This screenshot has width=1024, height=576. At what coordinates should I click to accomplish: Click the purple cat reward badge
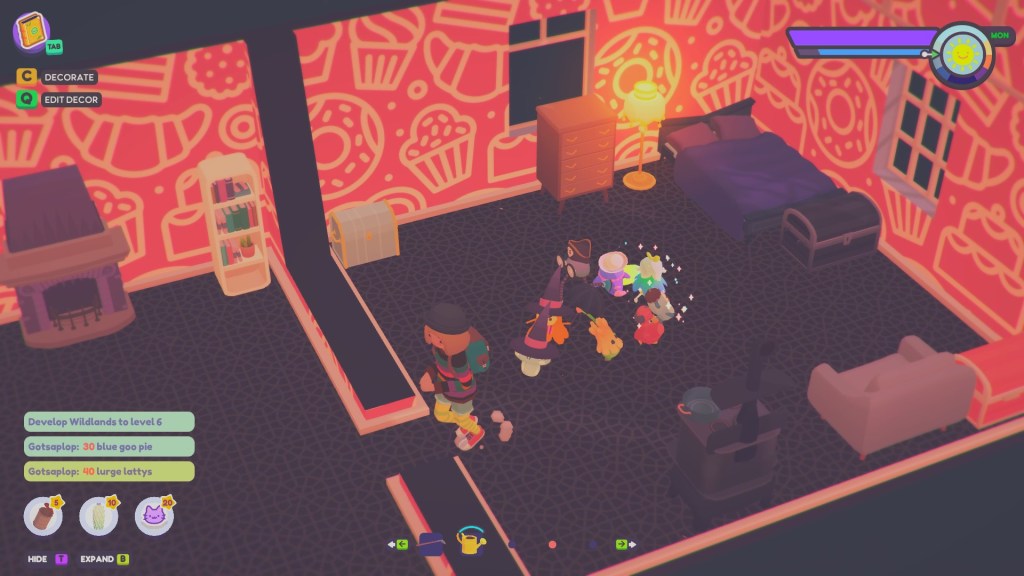pyautogui.click(x=154, y=516)
